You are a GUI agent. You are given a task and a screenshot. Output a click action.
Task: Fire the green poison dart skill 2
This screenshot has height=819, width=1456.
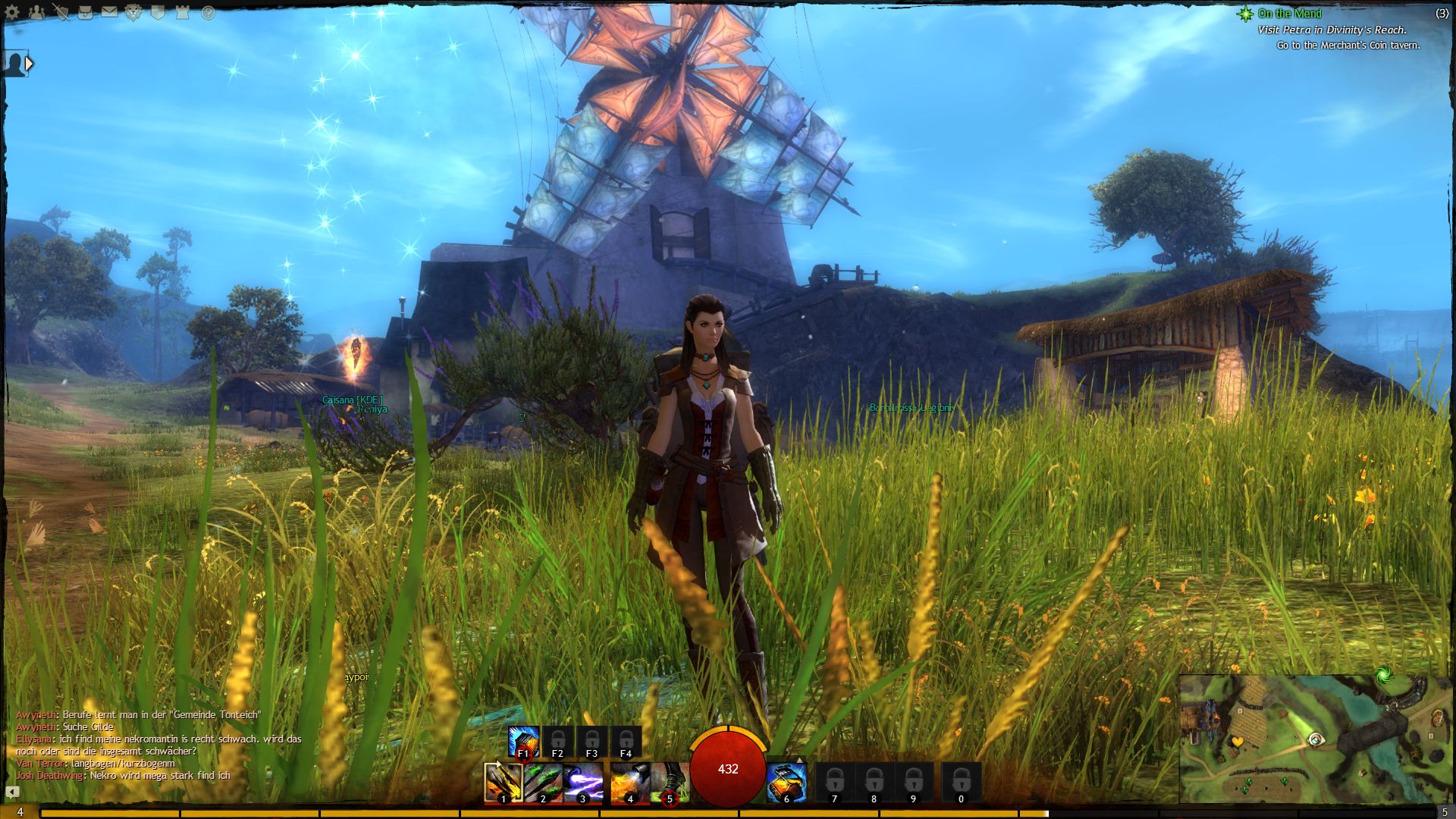pyautogui.click(x=543, y=782)
